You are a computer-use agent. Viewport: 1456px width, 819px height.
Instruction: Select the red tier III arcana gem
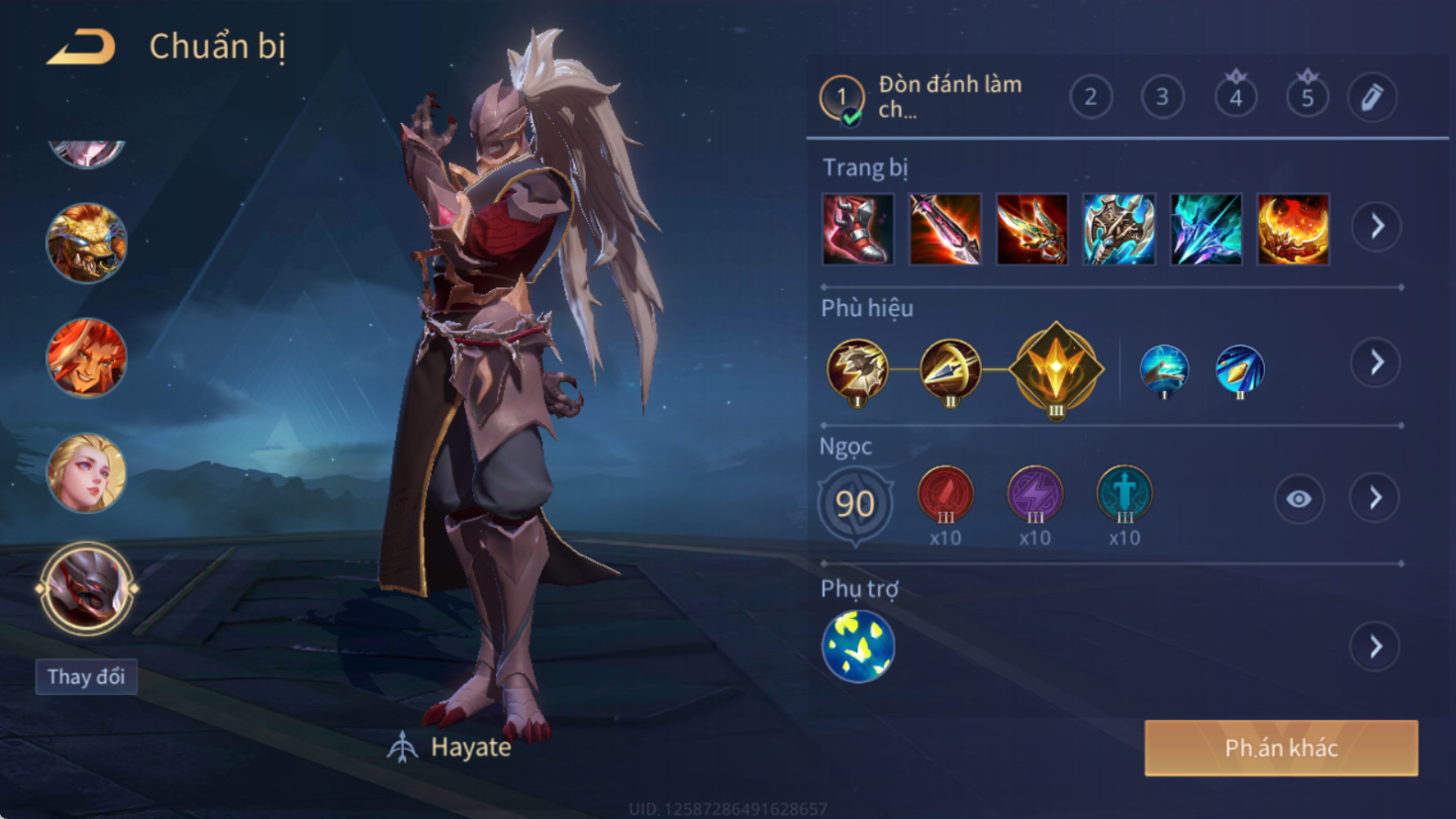tap(945, 494)
